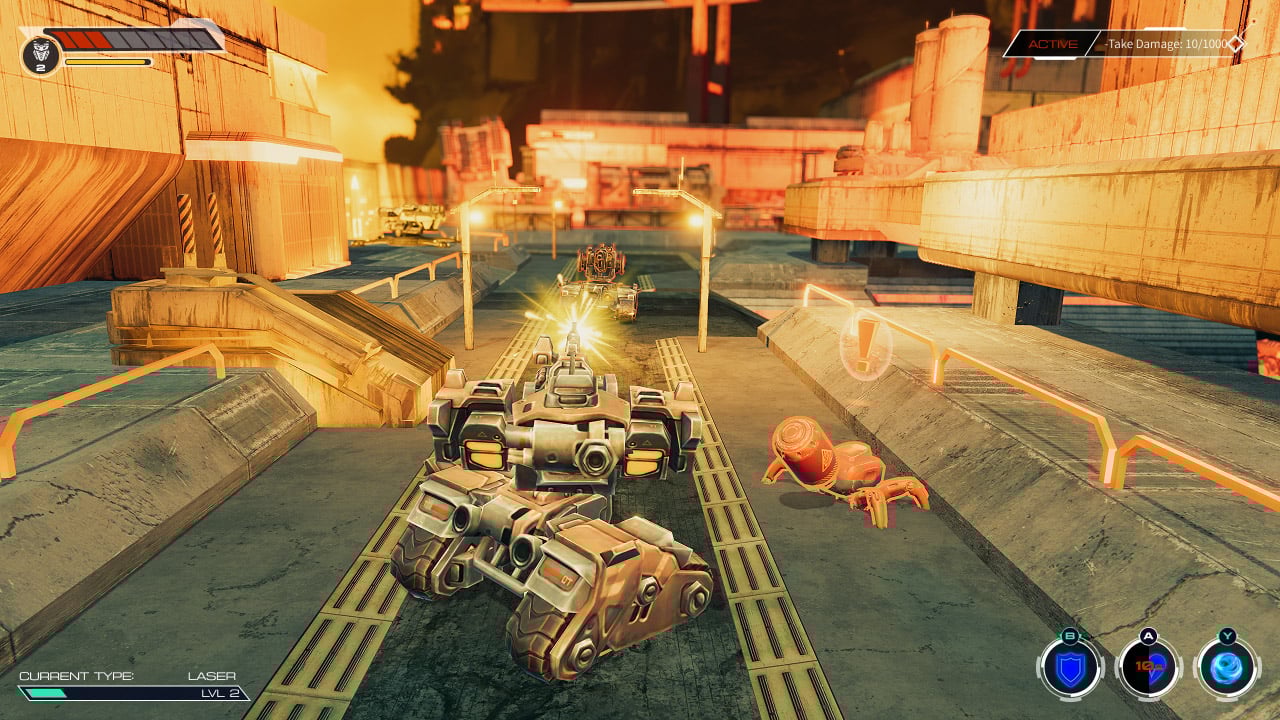Click the Take Damage: 10/1000 objective text
1280x720 pixels.
[x=1166, y=44]
